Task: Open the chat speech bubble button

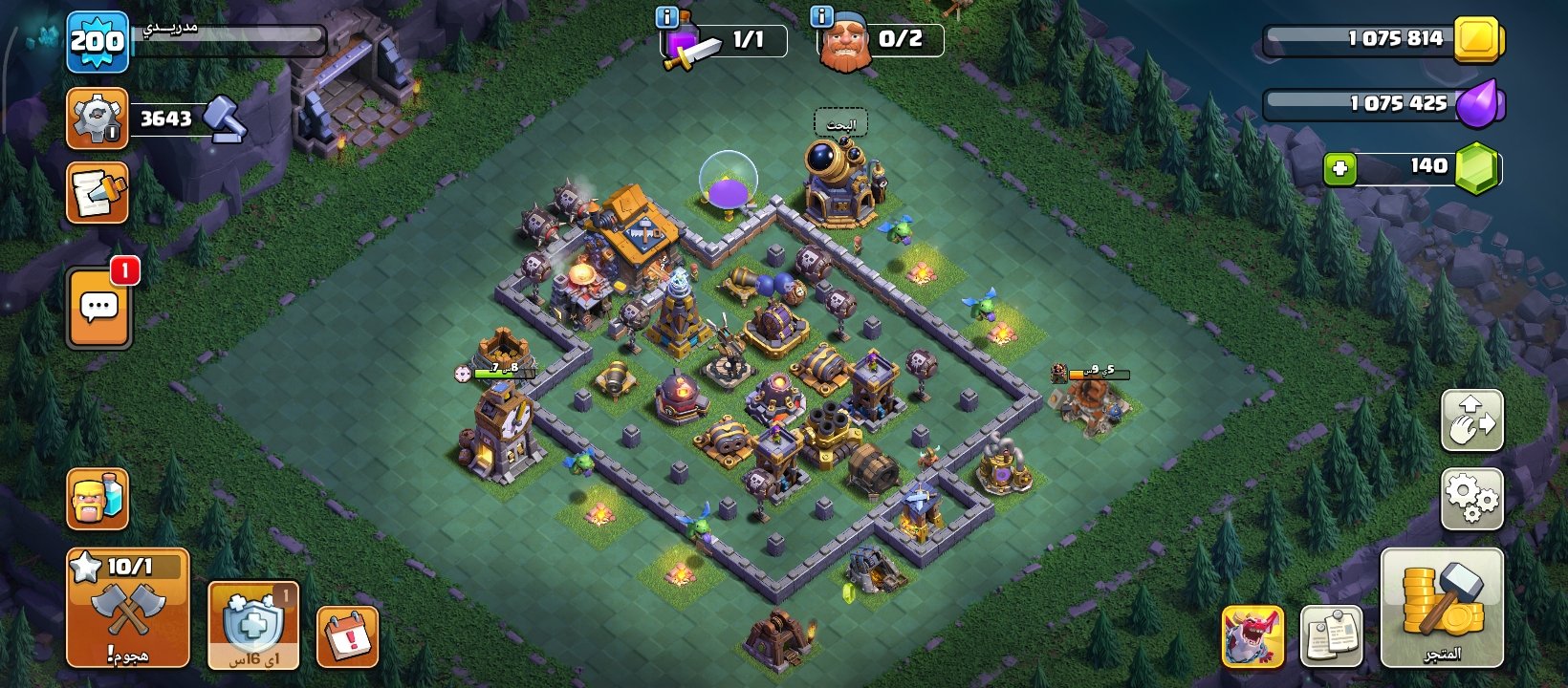Action: (99, 309)
